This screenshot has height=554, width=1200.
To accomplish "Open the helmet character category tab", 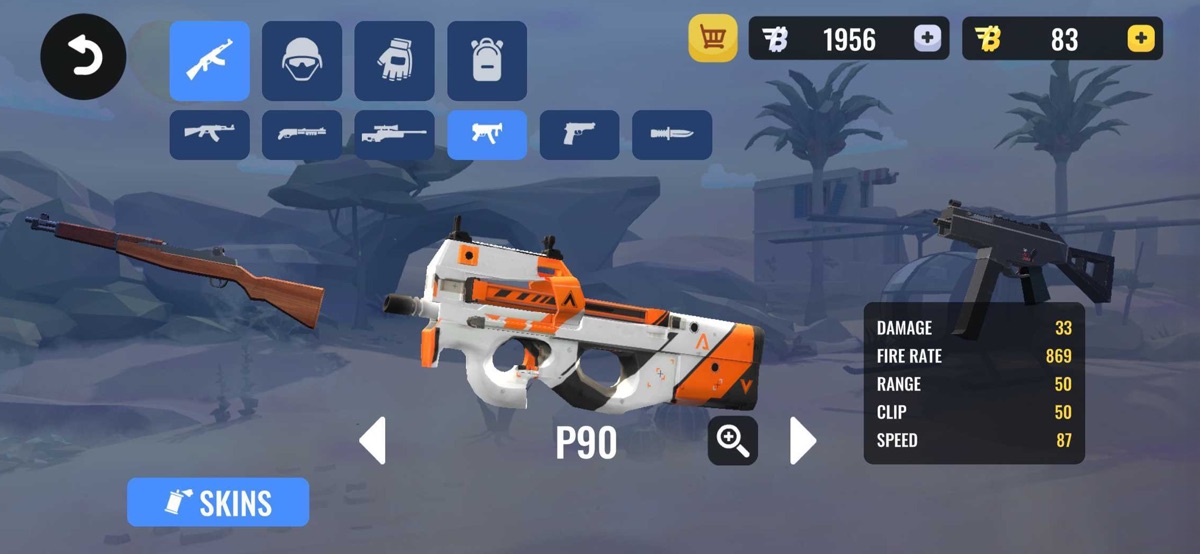I will (302, 61).
